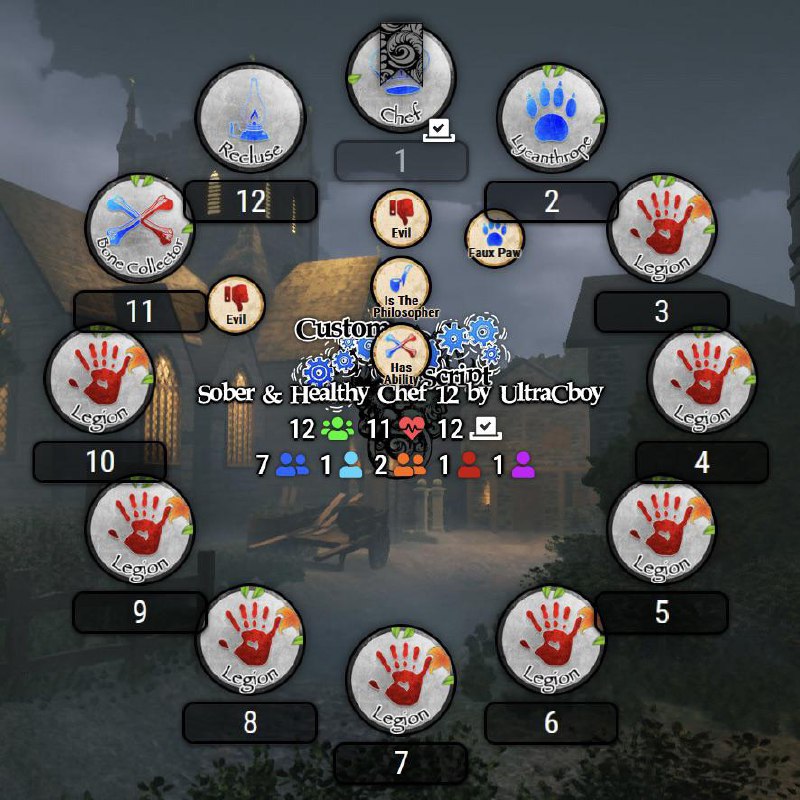
Task: Open player name plate 8
Action: pyautogui.click(x=250, y=722)
